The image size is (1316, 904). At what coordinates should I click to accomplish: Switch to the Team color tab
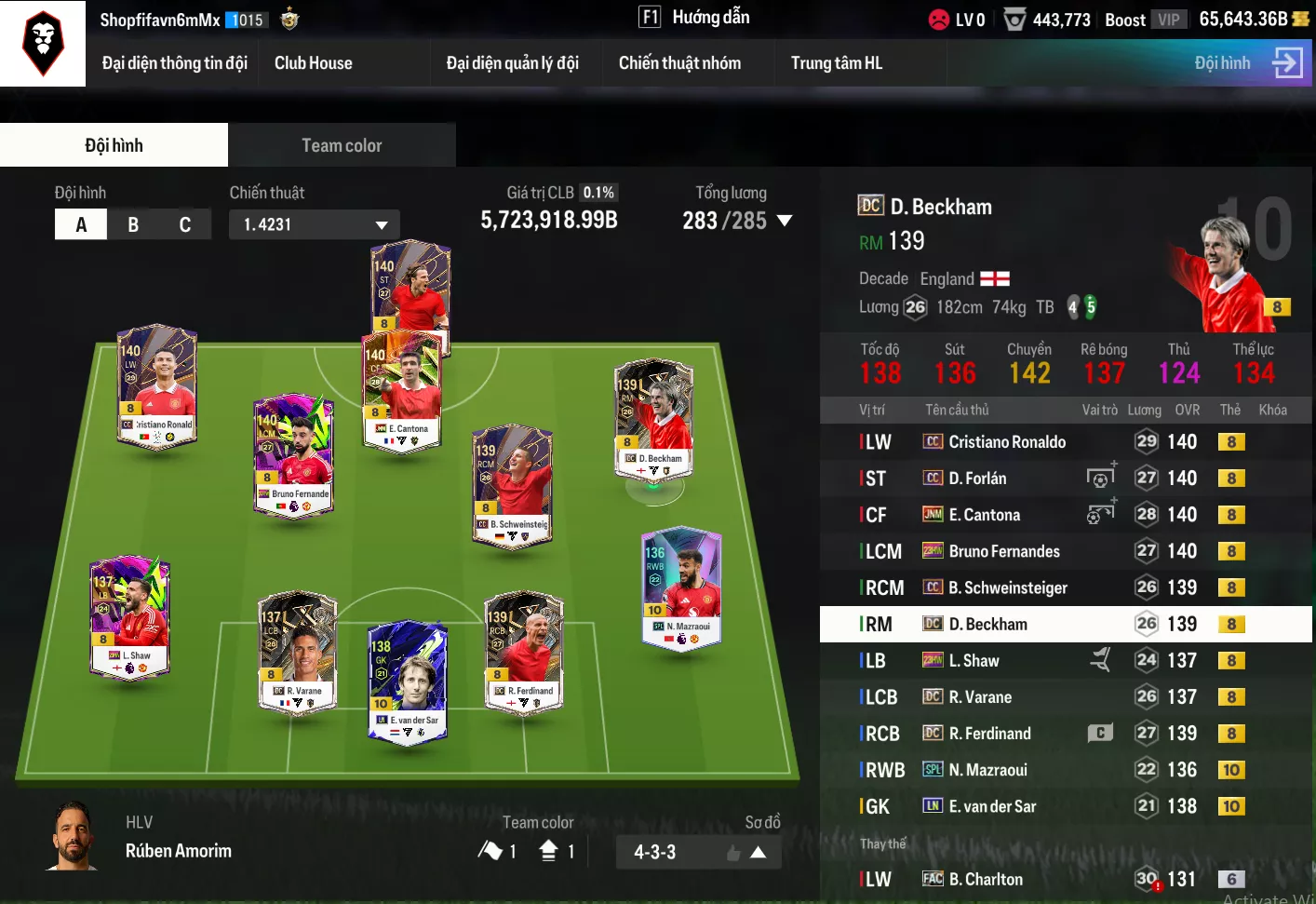click(x=342, y=145)
